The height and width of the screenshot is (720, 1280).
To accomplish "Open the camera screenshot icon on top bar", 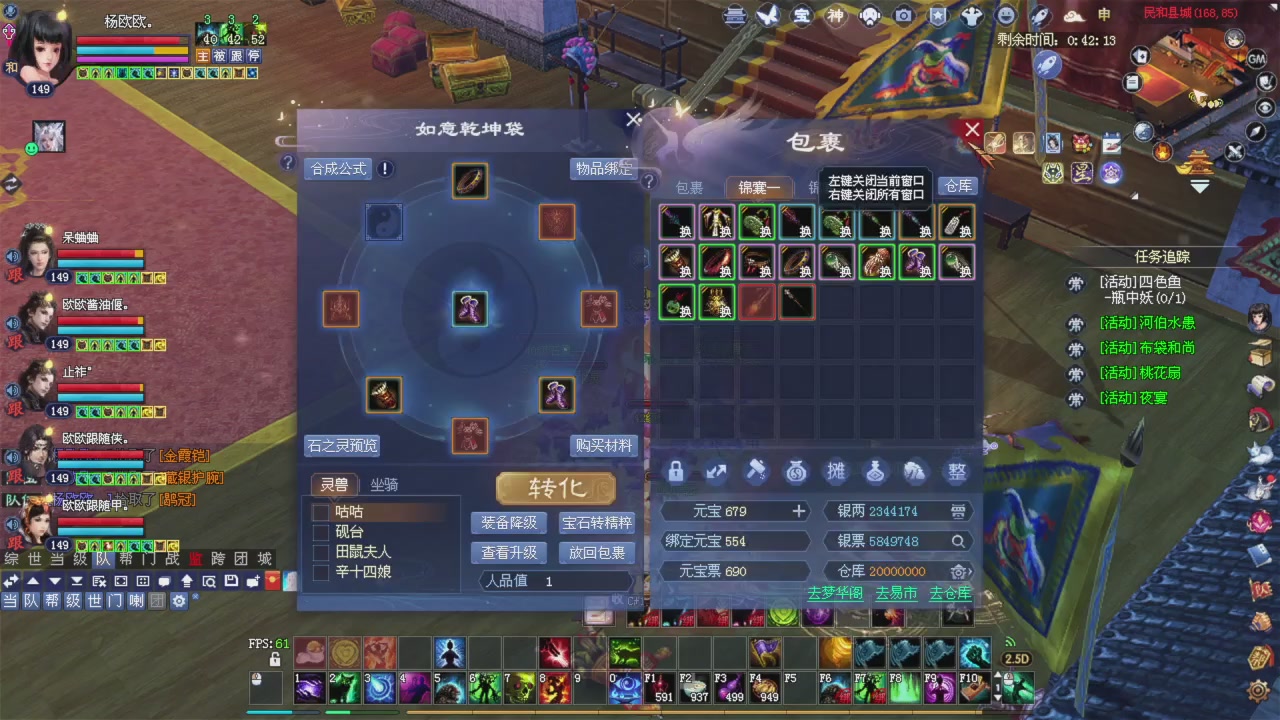I will click(903, 16).
